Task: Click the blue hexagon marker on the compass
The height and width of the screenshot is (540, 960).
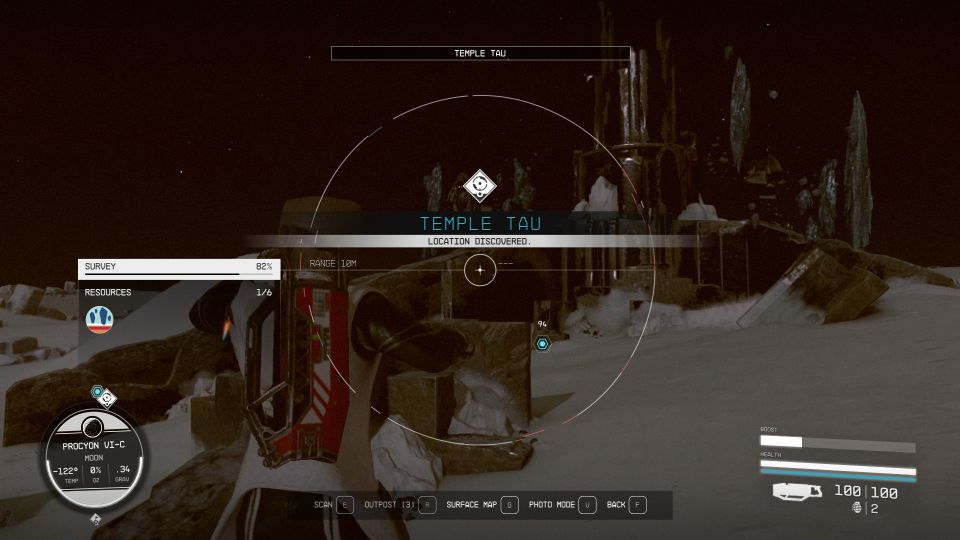Action: tap(98, 392)
